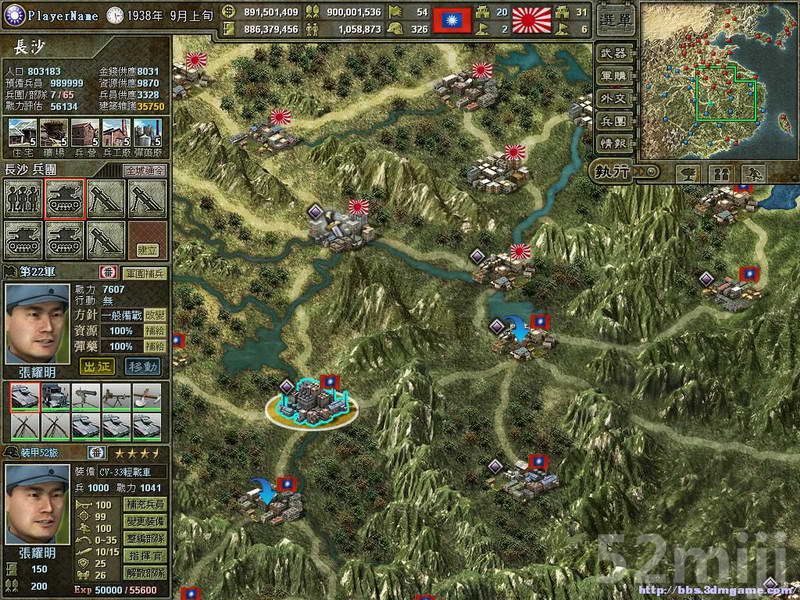Click the 建立 create corps button
800x600 pixels.
tap(147, 248)
